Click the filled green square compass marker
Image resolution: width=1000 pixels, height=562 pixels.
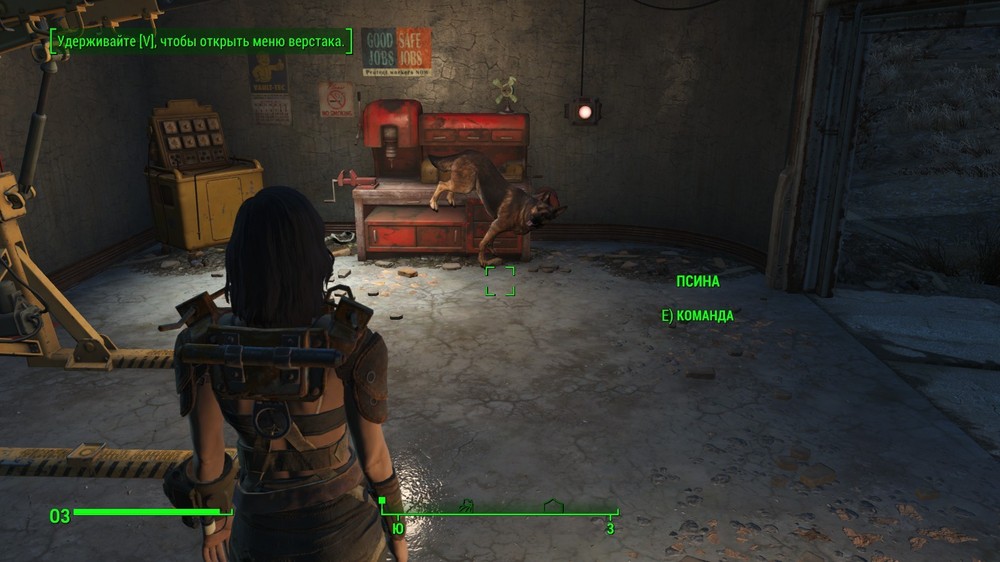(x=382, y=499)
